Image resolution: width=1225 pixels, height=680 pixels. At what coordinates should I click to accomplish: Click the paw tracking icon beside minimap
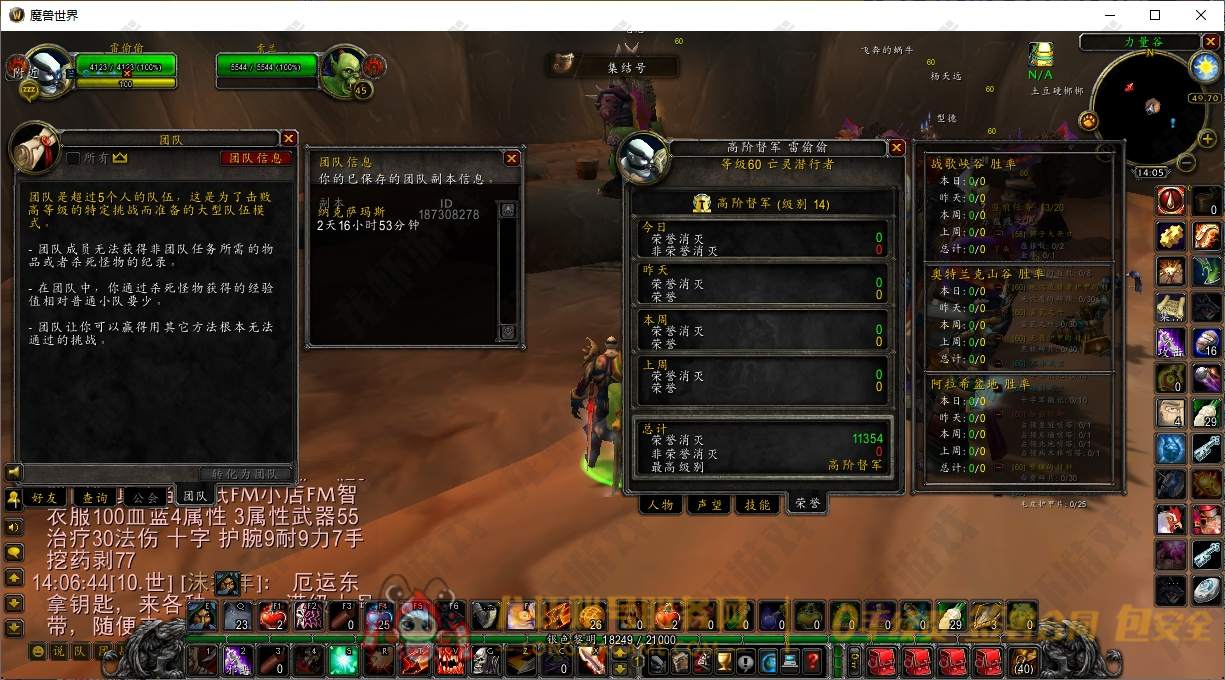click(x=1088, y=121)
